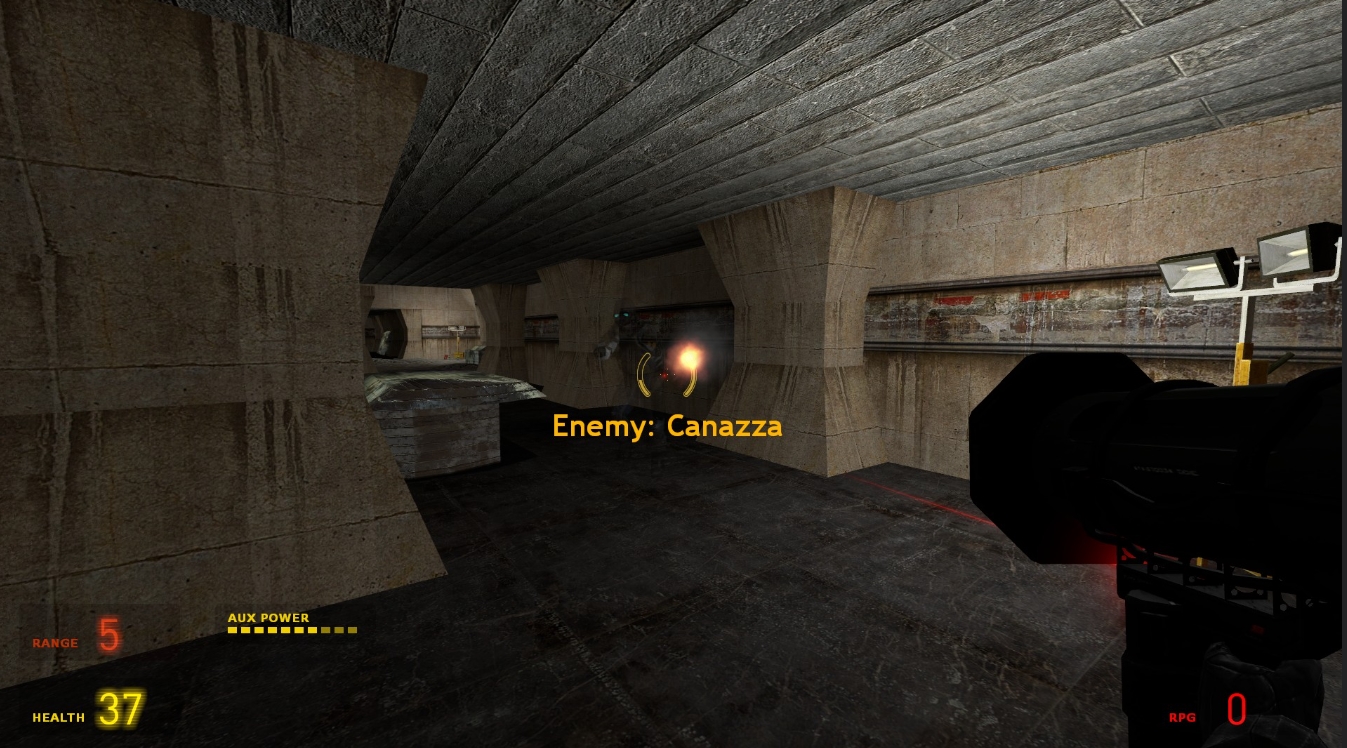Click the AUX POWER label

tap(268, 618)
